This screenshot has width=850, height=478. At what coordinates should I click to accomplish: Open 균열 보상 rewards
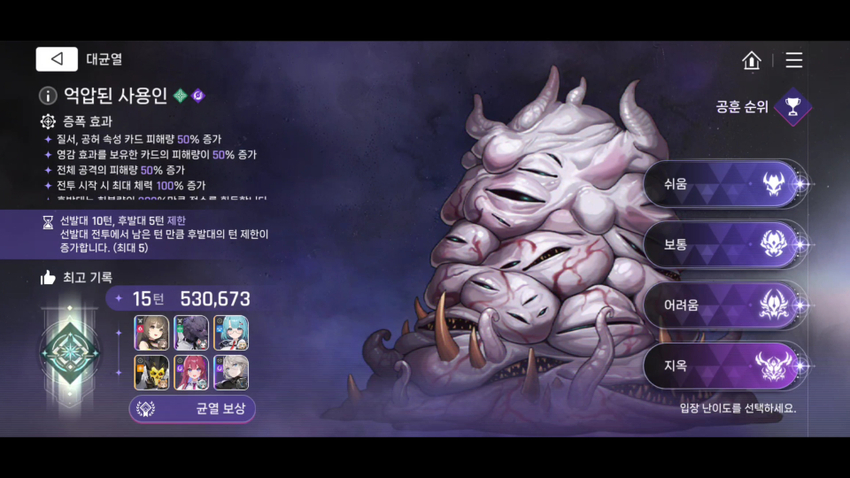point(192,409)
